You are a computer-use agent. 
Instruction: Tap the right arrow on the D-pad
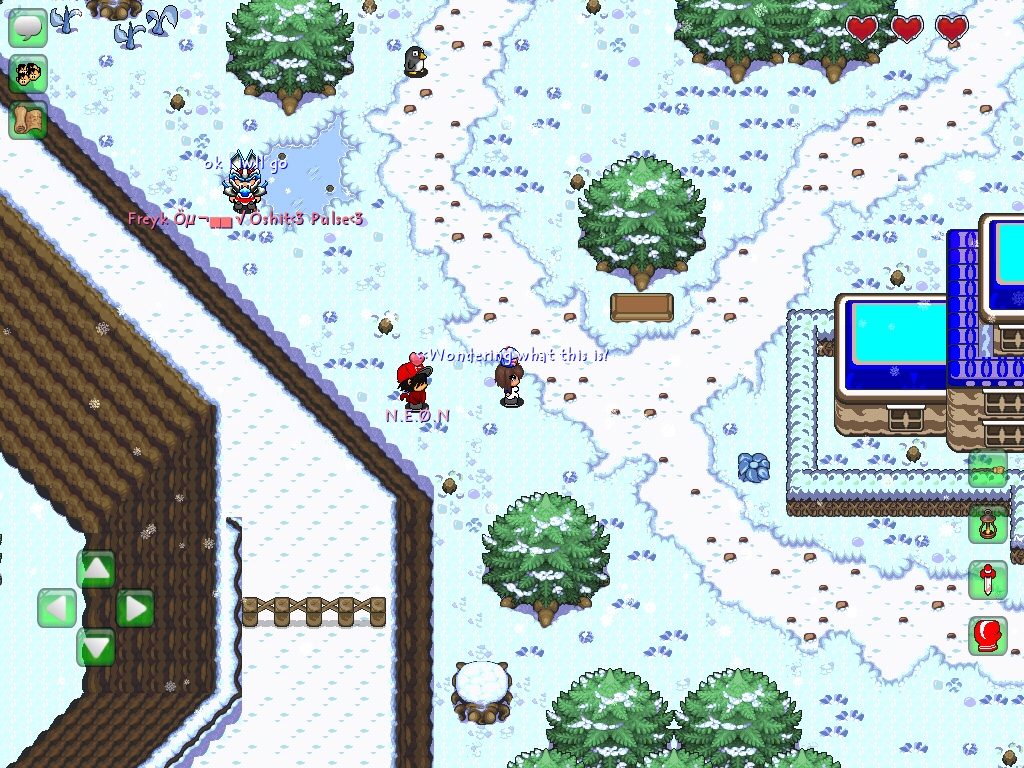point(135,608)
